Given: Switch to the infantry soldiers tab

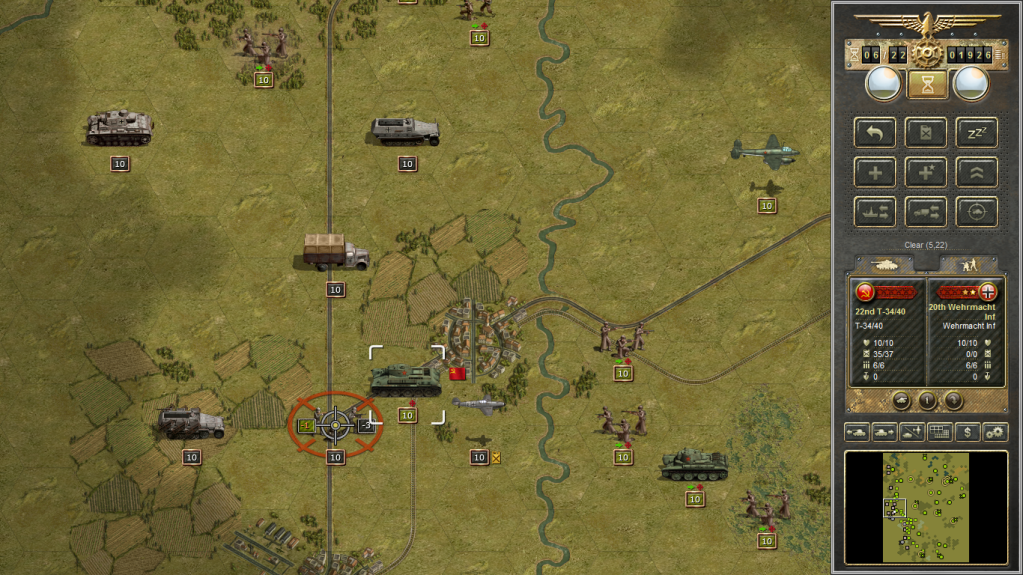Looking at the screenshot, I should pos(968,265).
